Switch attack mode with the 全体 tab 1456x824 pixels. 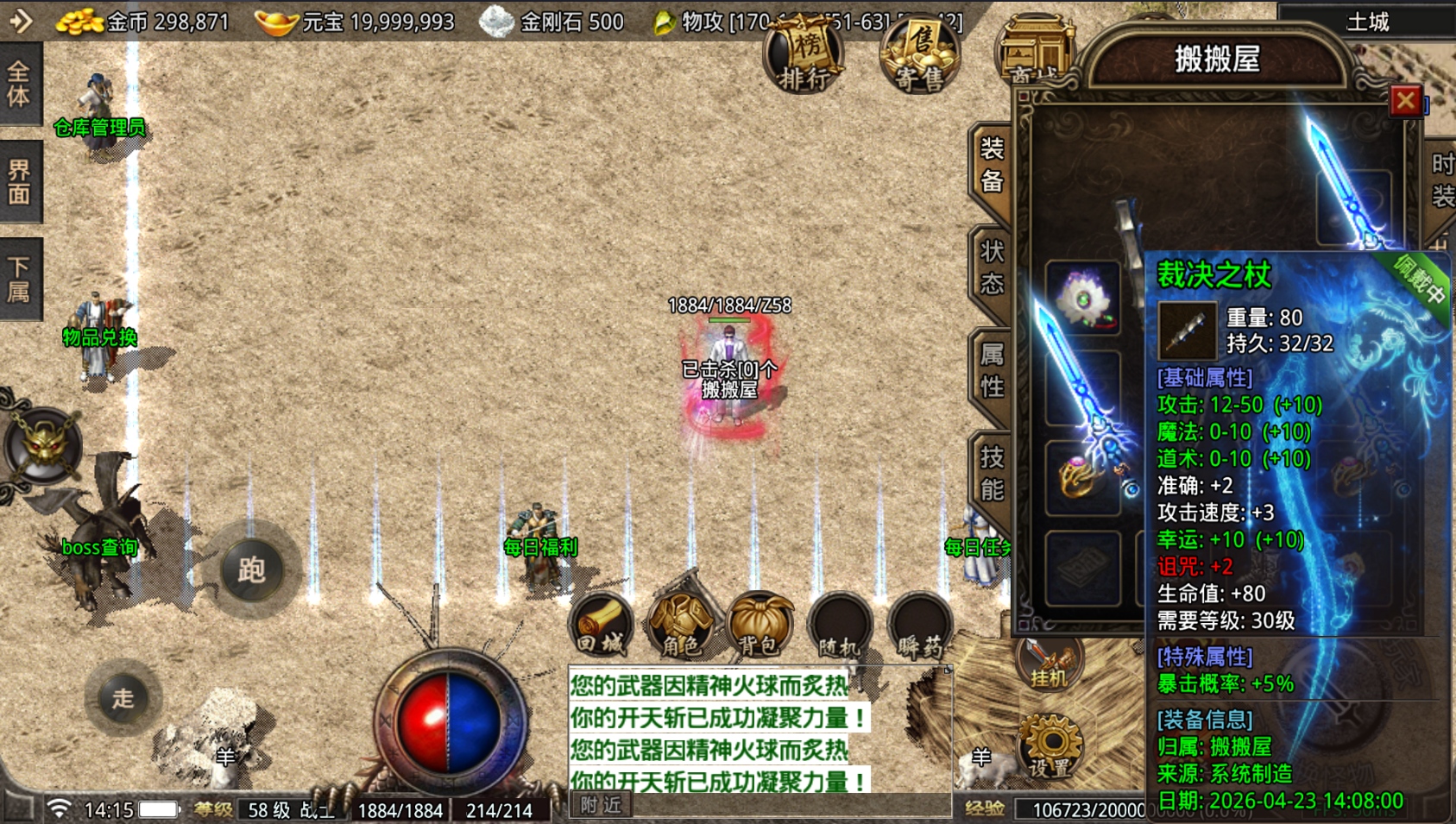(x=19, y=84)
